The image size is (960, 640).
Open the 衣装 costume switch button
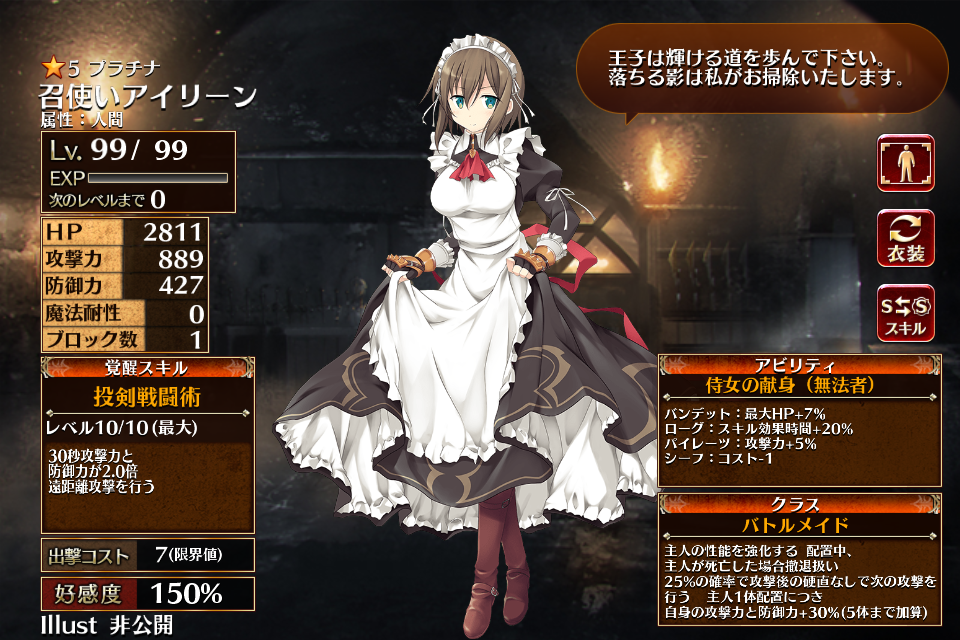[x=905, y=239]
